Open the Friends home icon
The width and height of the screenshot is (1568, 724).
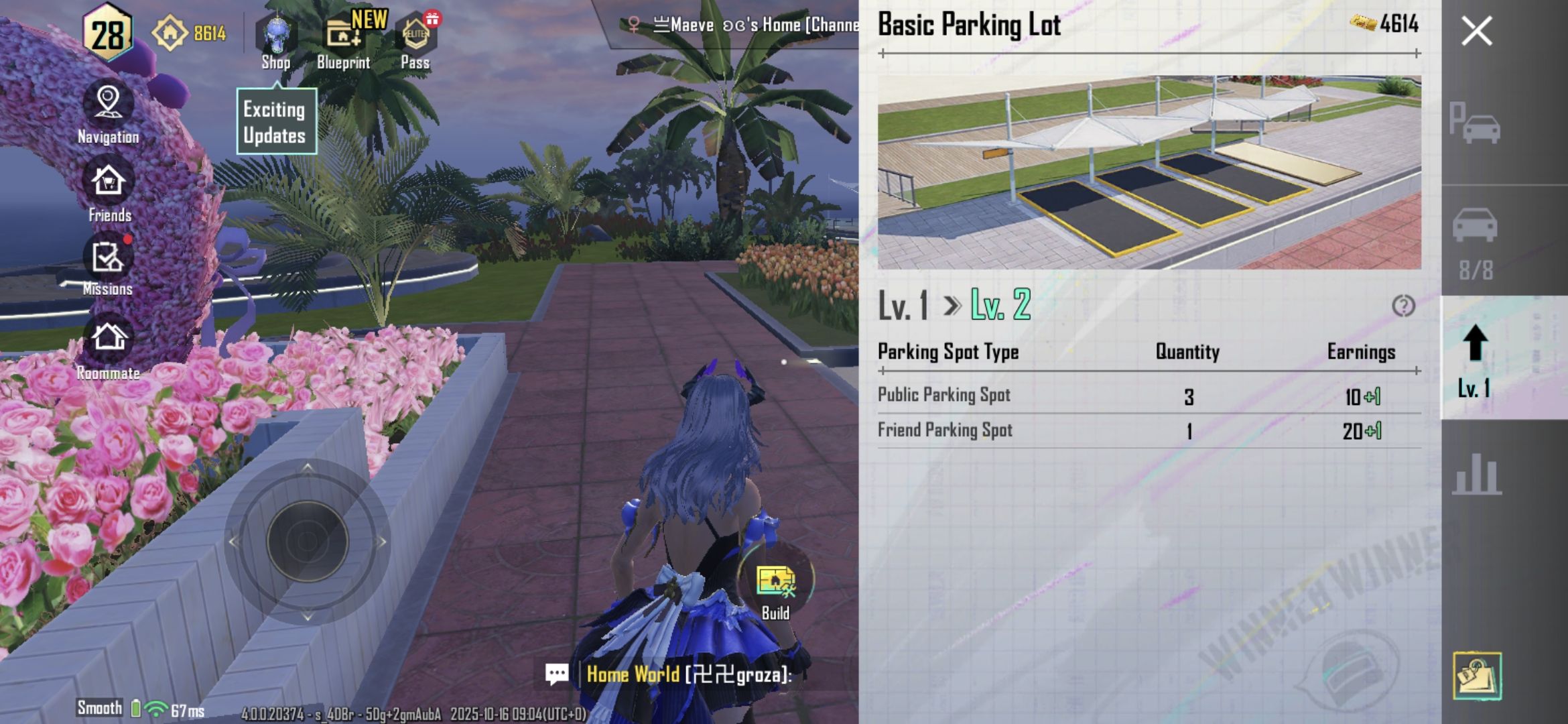(x=109, y=192)
